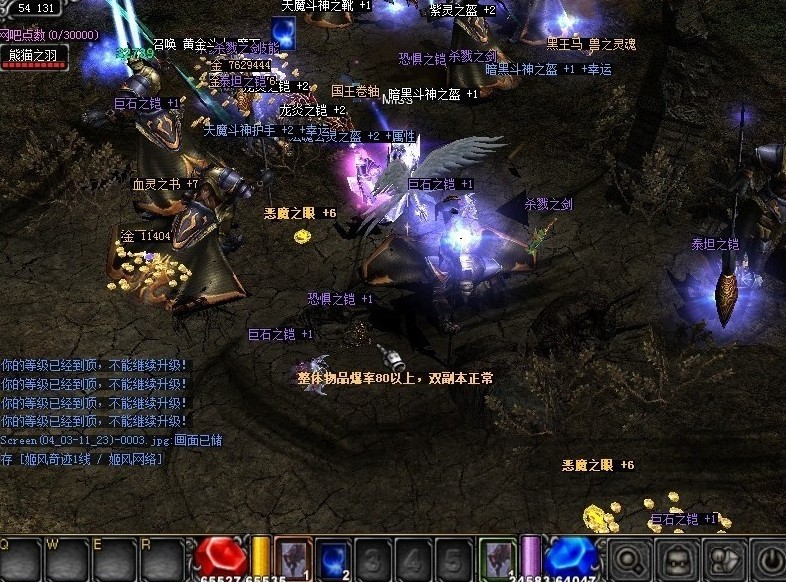This screenshot has height=582, width=786.
Task: Activate the blue orb skill in slot 2
Action: point(331,559)
